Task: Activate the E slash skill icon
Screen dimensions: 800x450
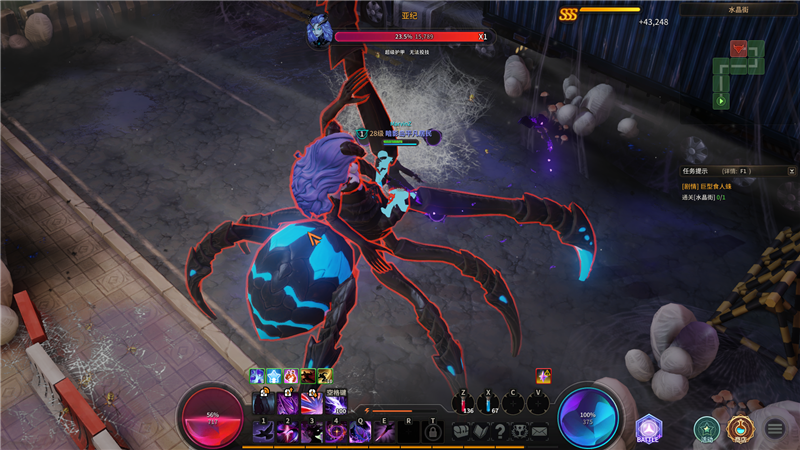Action: [383, 431]
